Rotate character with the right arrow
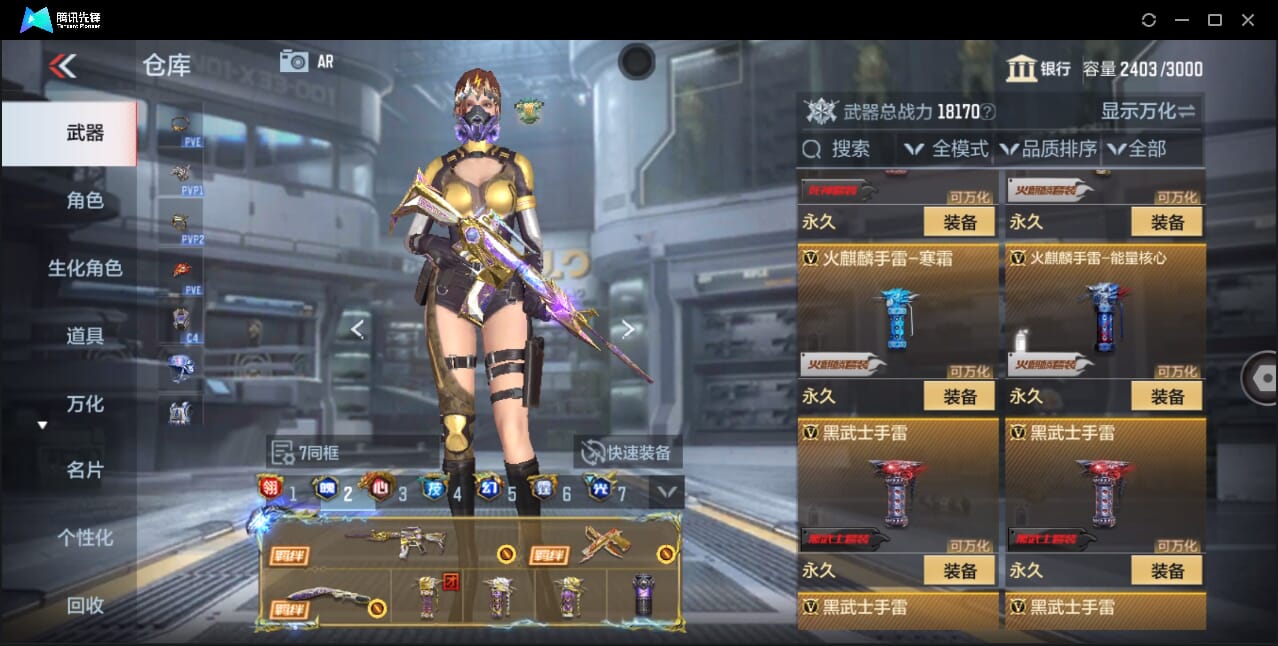1278x646 pixels. [x=627, y=328]
